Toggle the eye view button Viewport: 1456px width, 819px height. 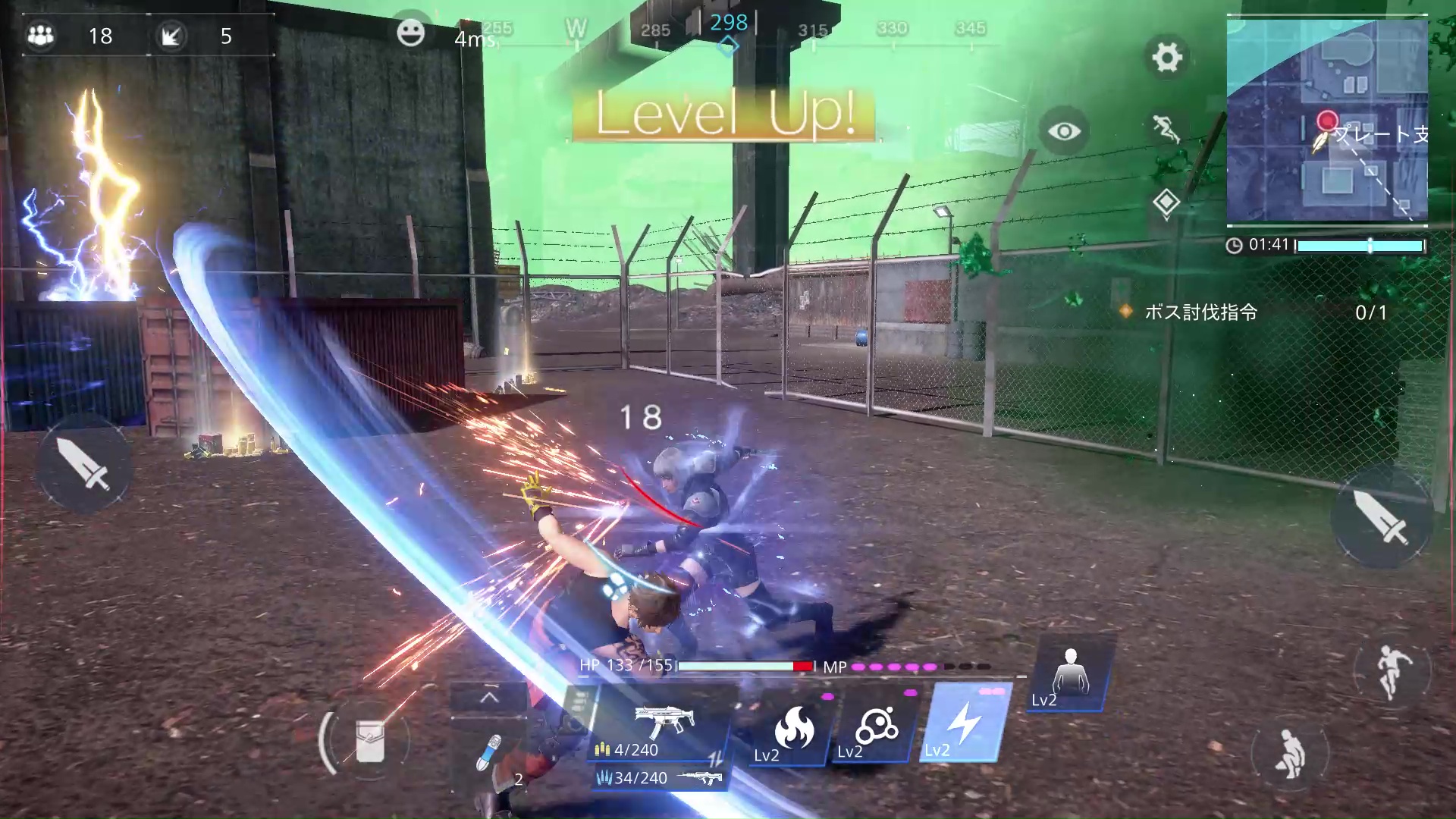point(1064,131)
